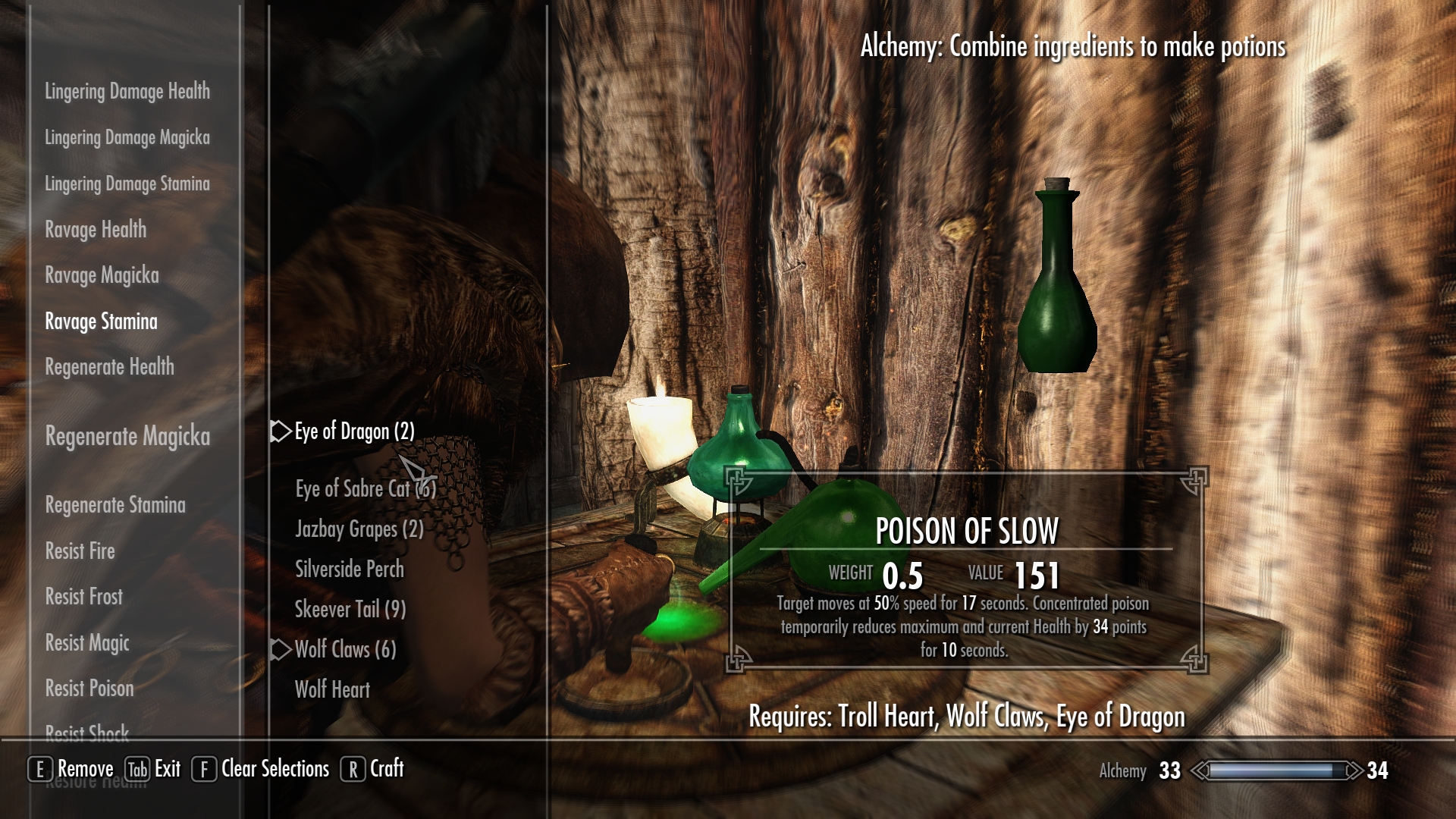Select Jazbay Grapes ingredient

pyautogui.click(x=359, y=529)
